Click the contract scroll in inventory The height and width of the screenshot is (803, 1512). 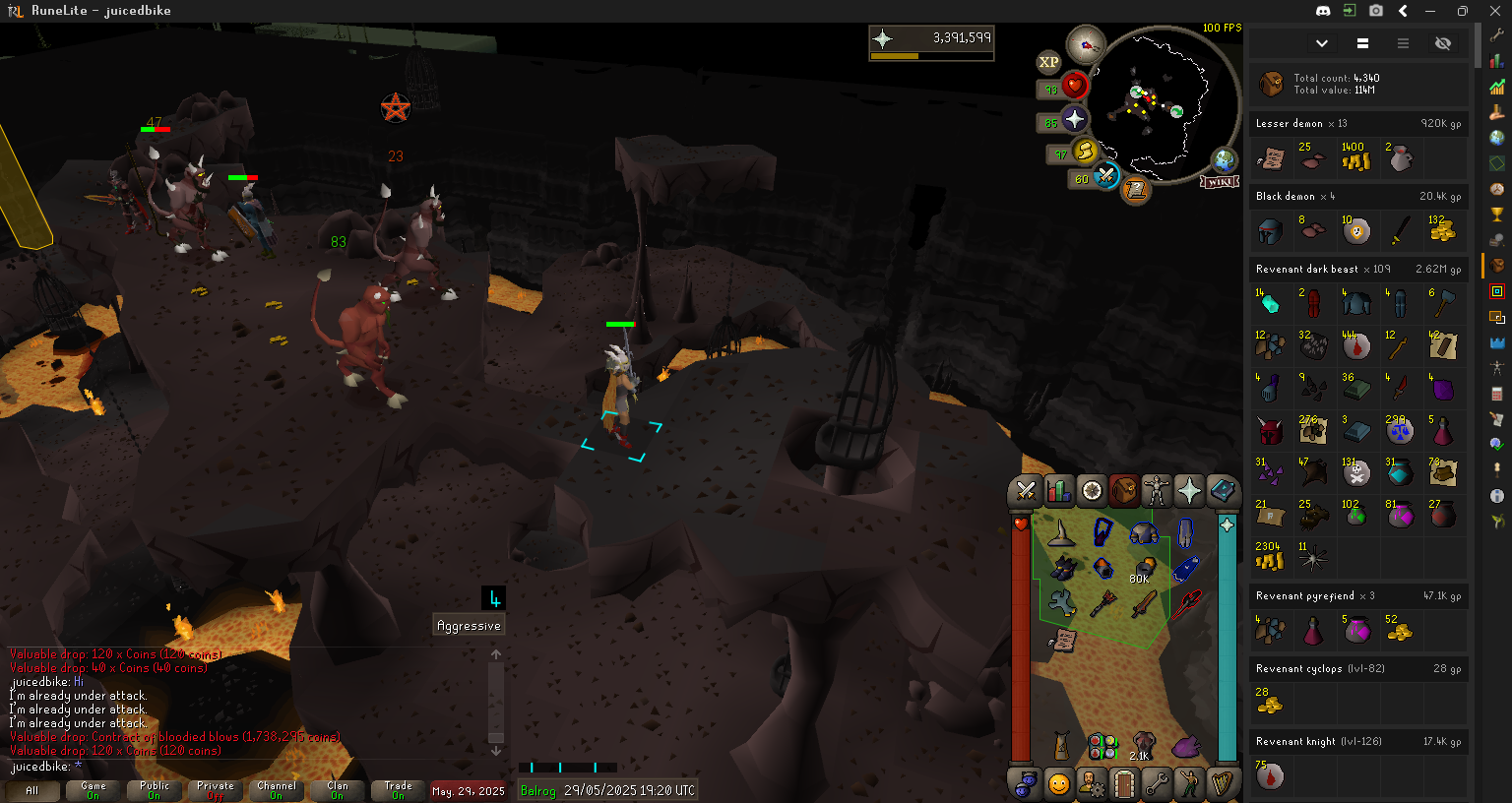click(1063, 640)
